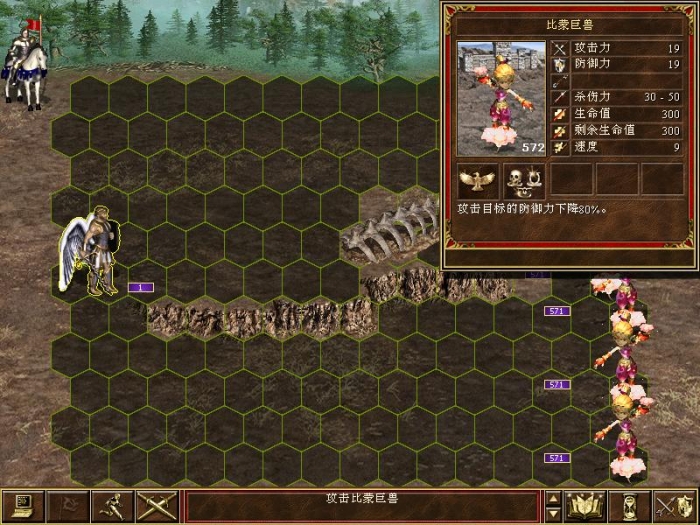Select the golden eagle ability icon
700x525 pixels.
[x=478, y=180]
